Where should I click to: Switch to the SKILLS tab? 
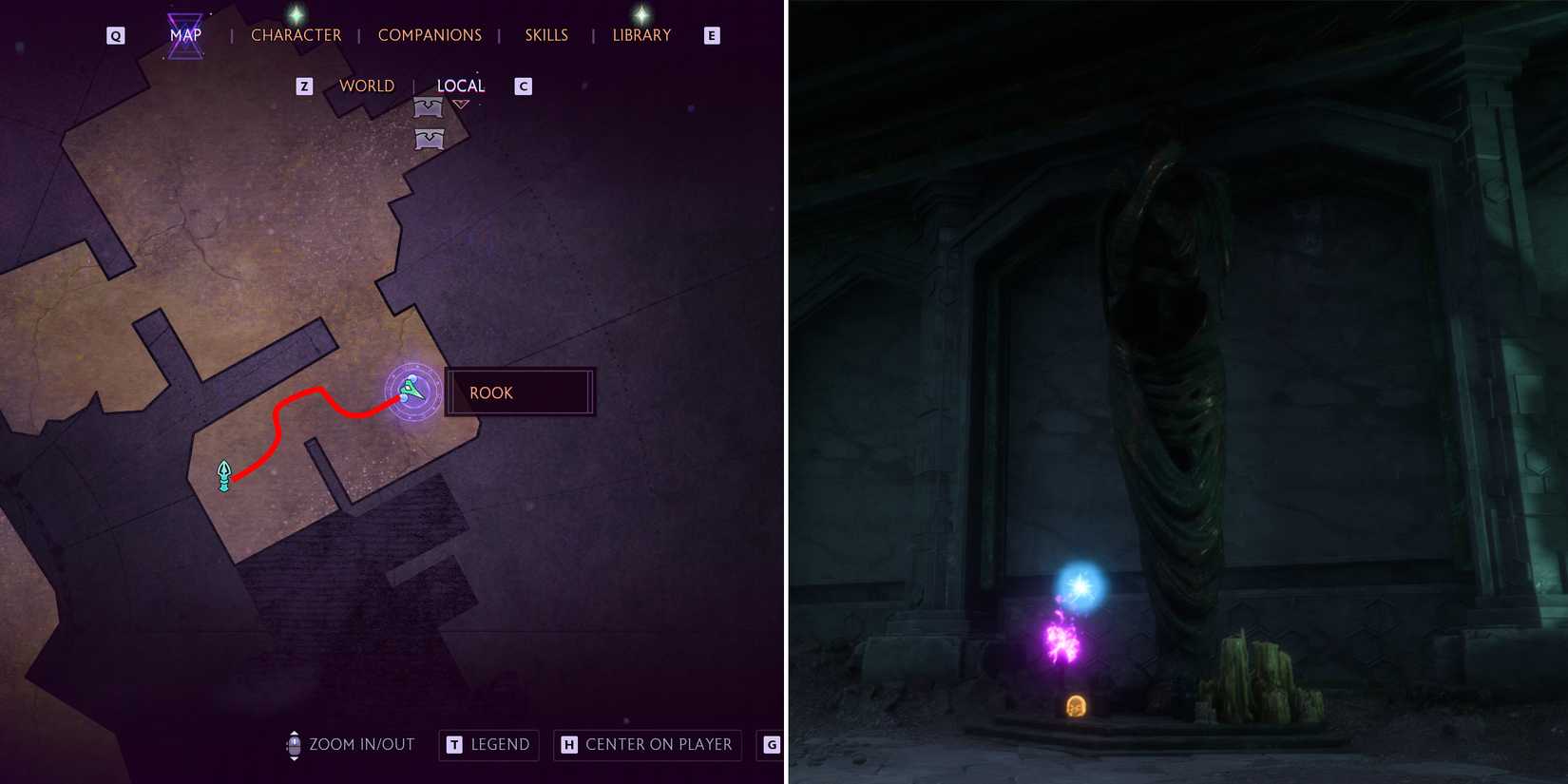point(545,34)
